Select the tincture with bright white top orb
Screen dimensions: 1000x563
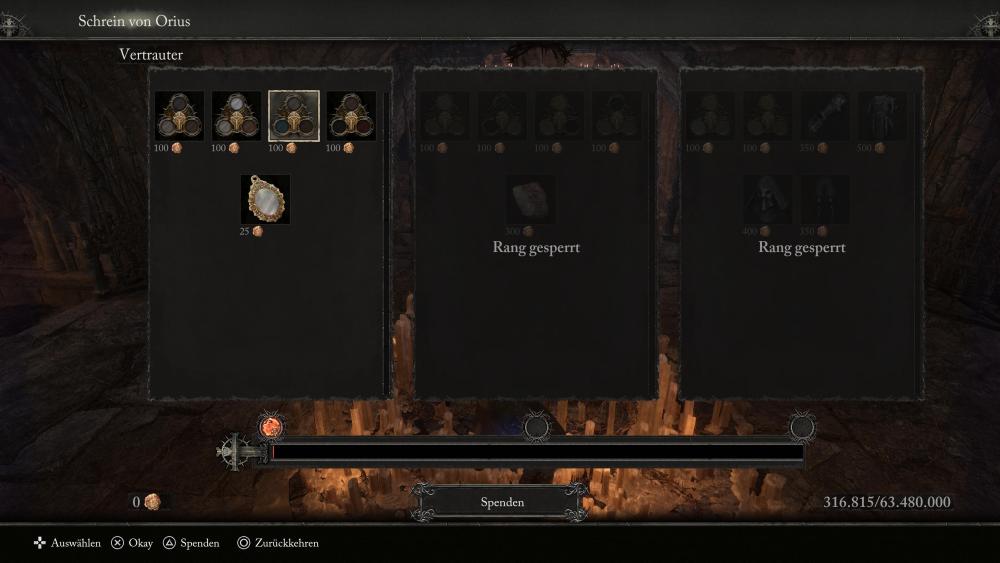click(236, 116)
